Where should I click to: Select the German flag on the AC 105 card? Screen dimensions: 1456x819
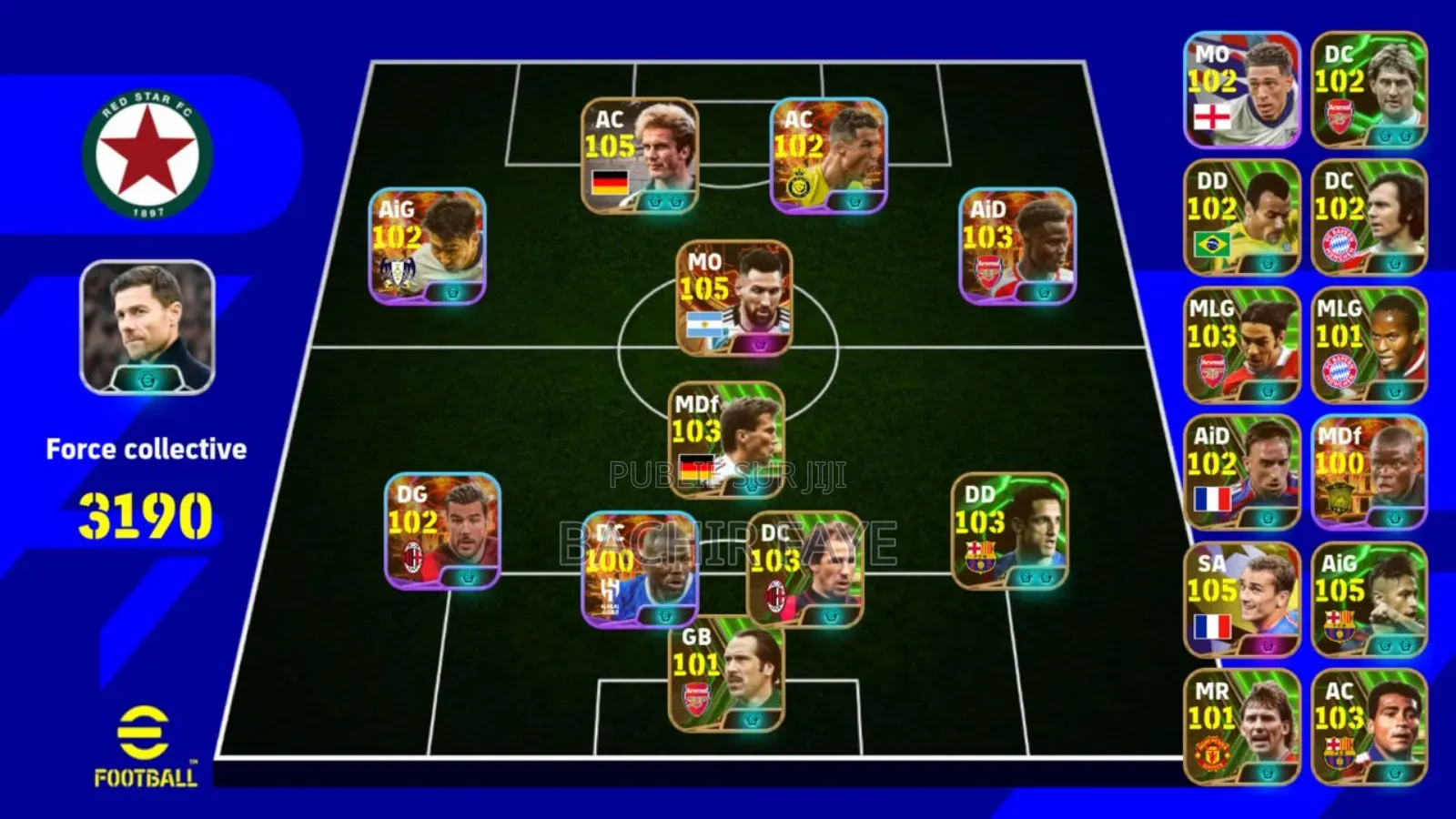tap(612, 180)
